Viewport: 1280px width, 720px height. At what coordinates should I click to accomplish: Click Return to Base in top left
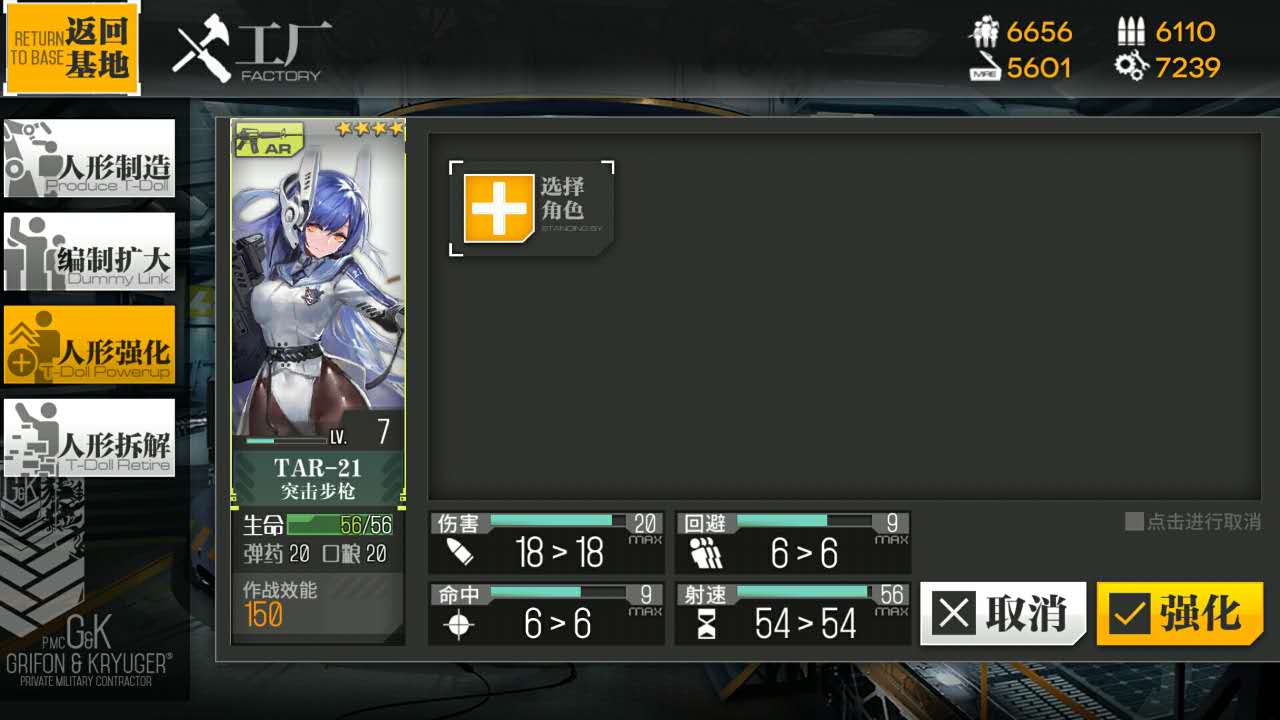(71, 47)
